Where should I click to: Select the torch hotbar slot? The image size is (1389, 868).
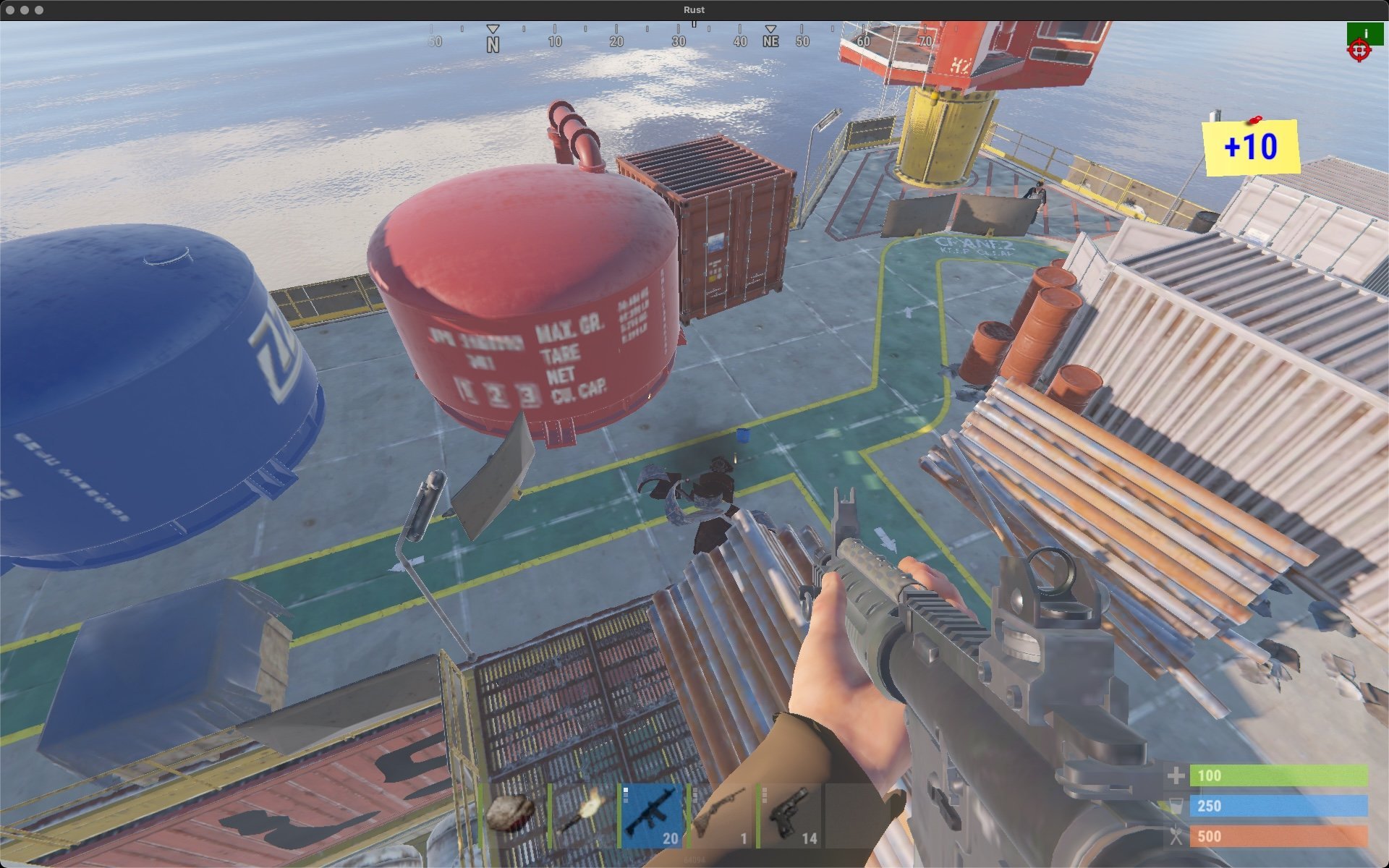tap(581, 815)
